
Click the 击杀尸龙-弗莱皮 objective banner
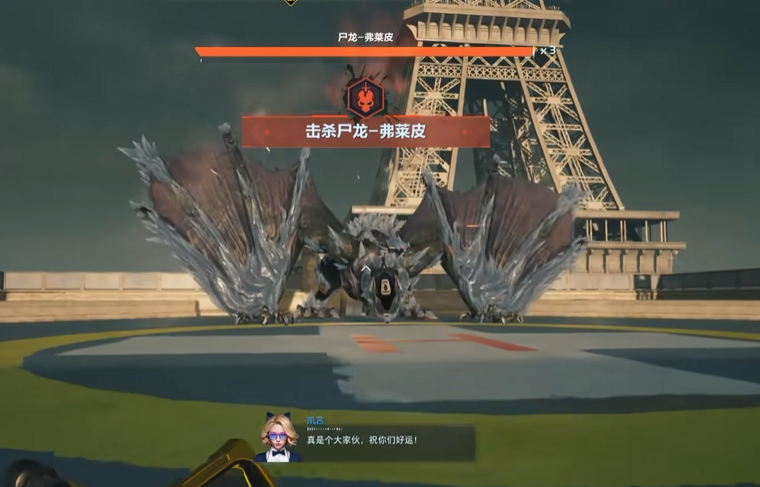coord(365,132)
